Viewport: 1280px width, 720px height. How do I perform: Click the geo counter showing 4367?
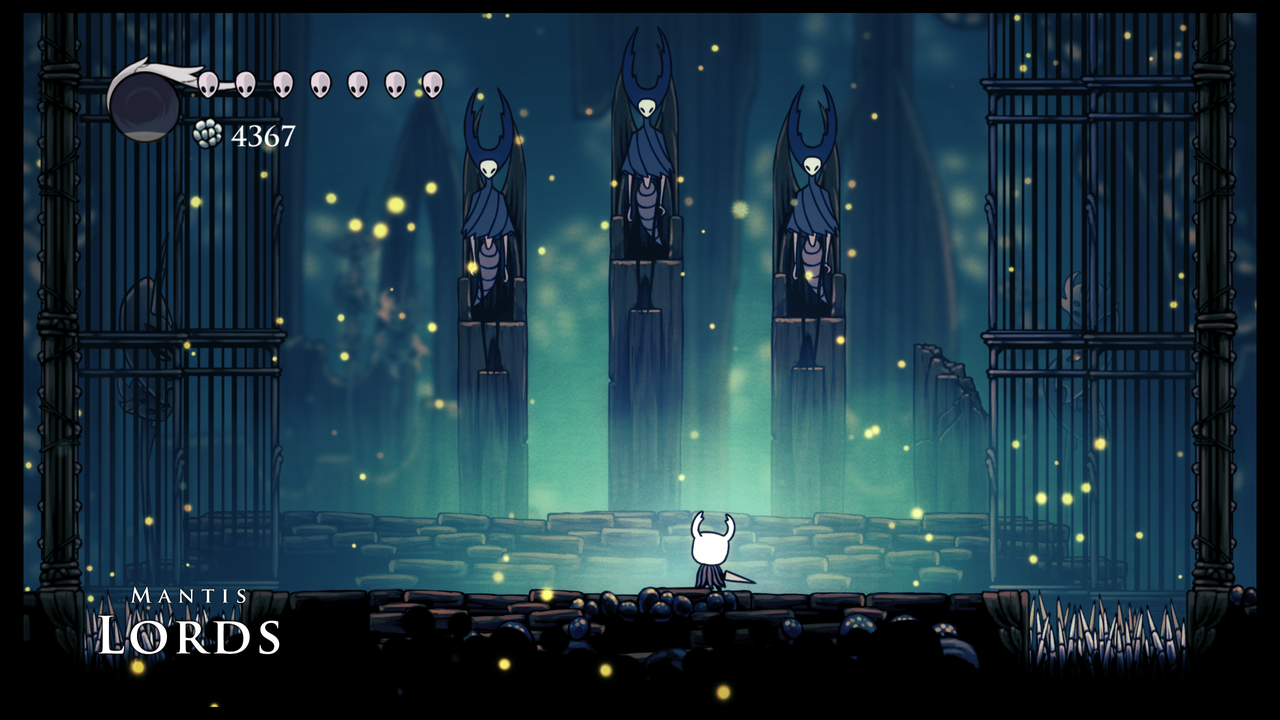click(x=263, y=134)
